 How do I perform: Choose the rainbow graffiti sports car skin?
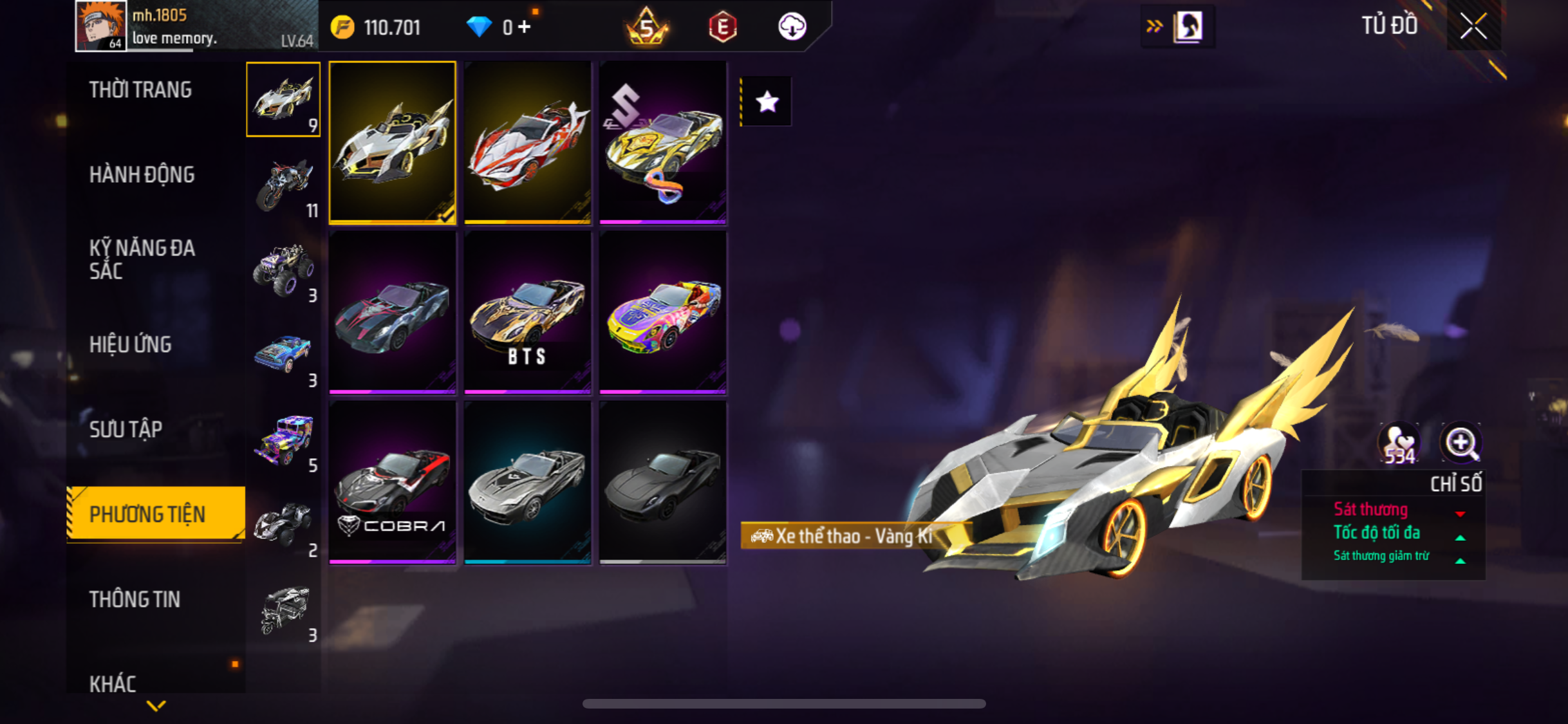(x=663, y=313)
